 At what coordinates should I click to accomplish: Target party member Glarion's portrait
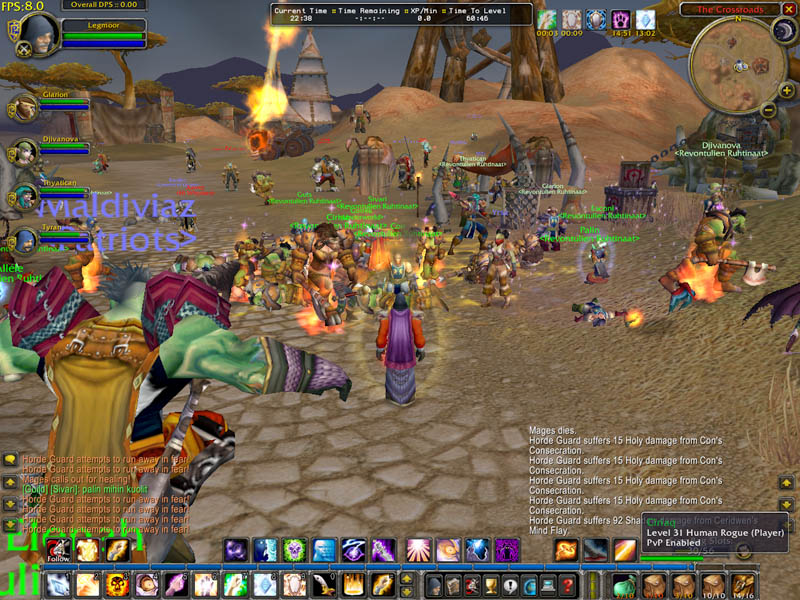pos(25,107)
